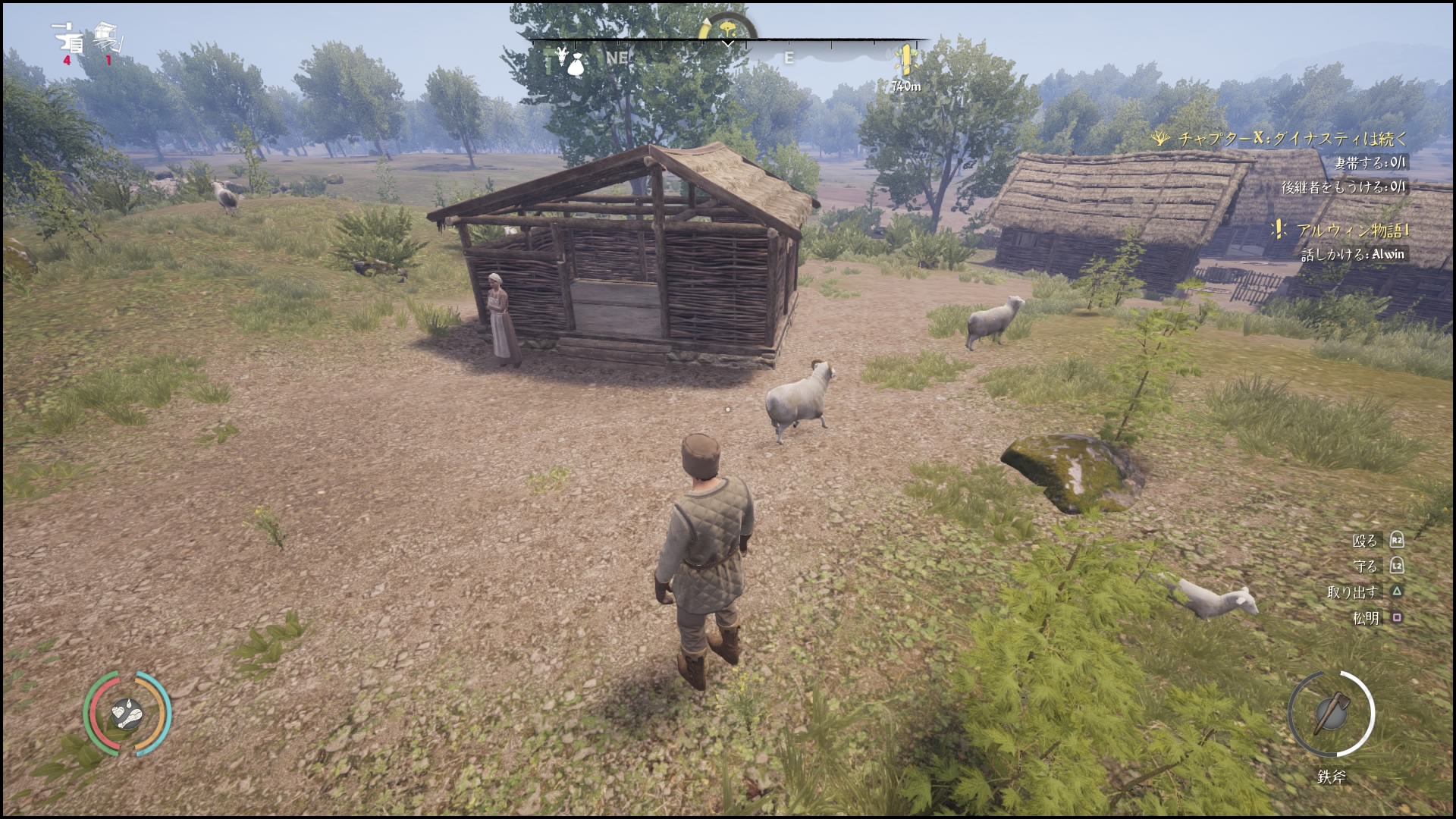Select the equipped 鉄斧 iron axe icon

coord(1330,714)
